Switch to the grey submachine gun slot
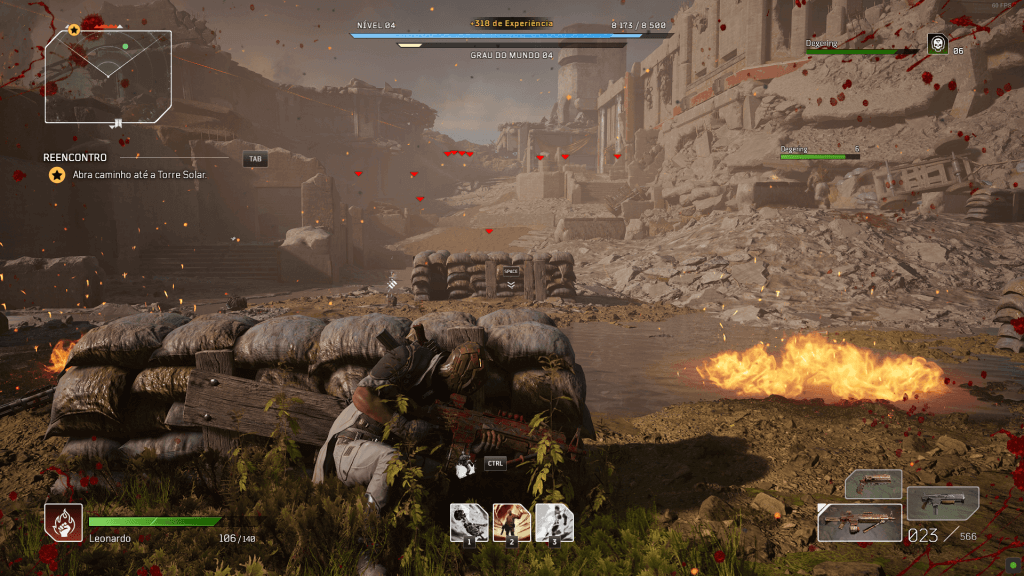 click(942, 503)
